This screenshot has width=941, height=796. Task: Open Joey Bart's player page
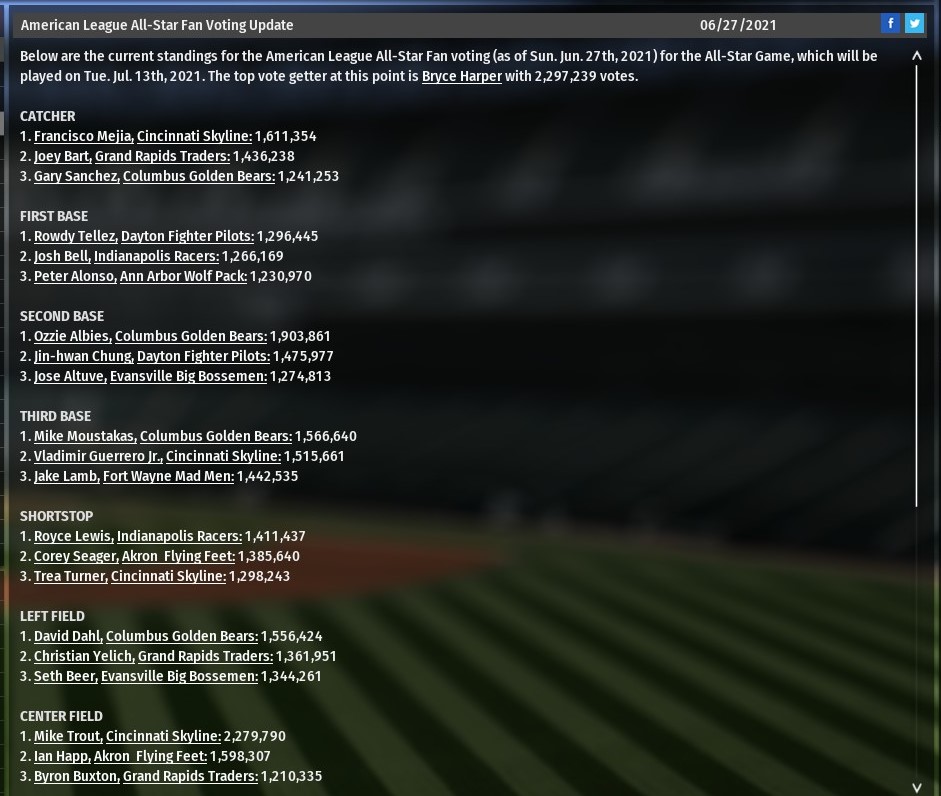point(61,156)
